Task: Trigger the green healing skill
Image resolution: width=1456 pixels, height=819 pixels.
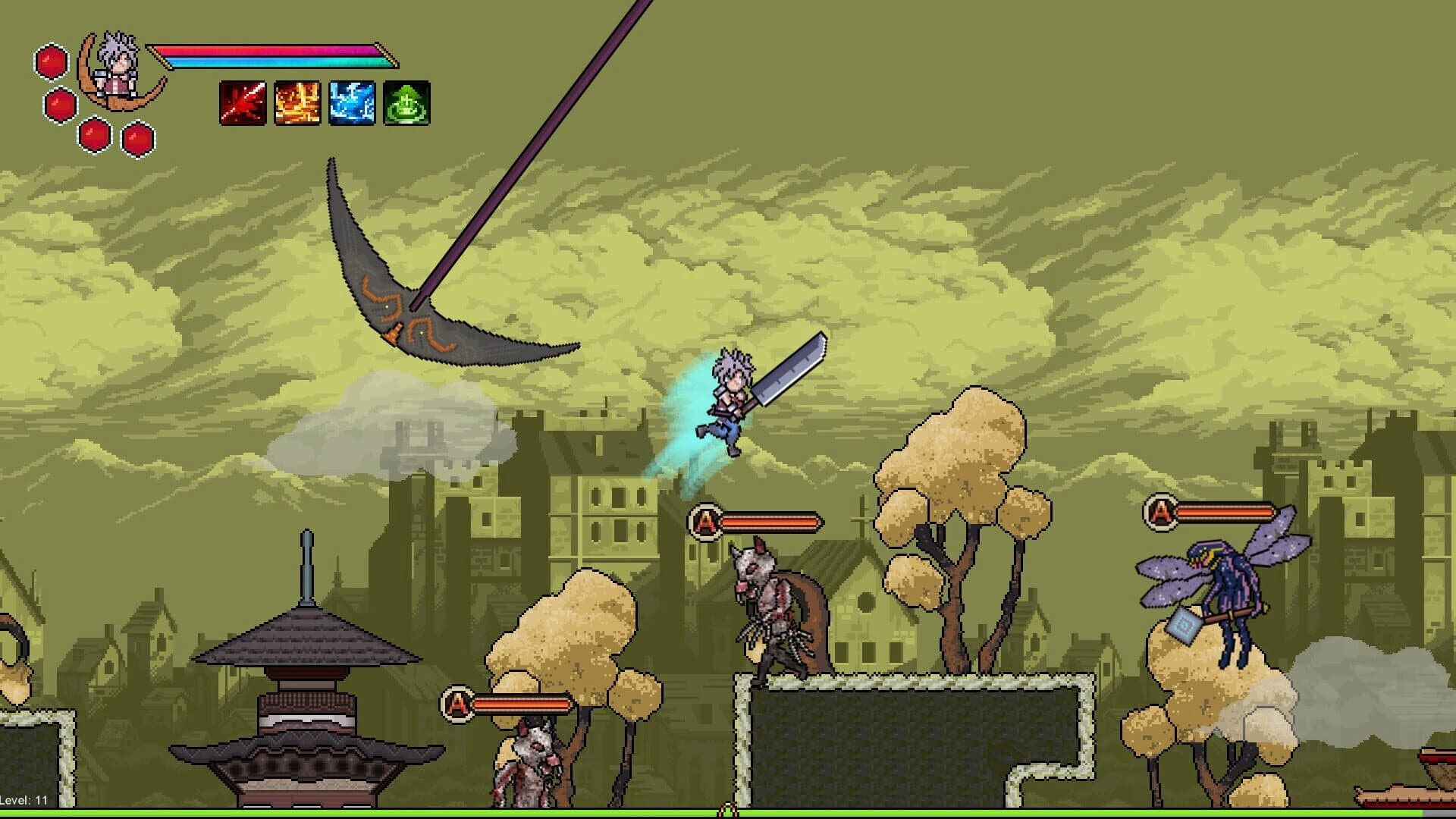Action: [405, 102]
